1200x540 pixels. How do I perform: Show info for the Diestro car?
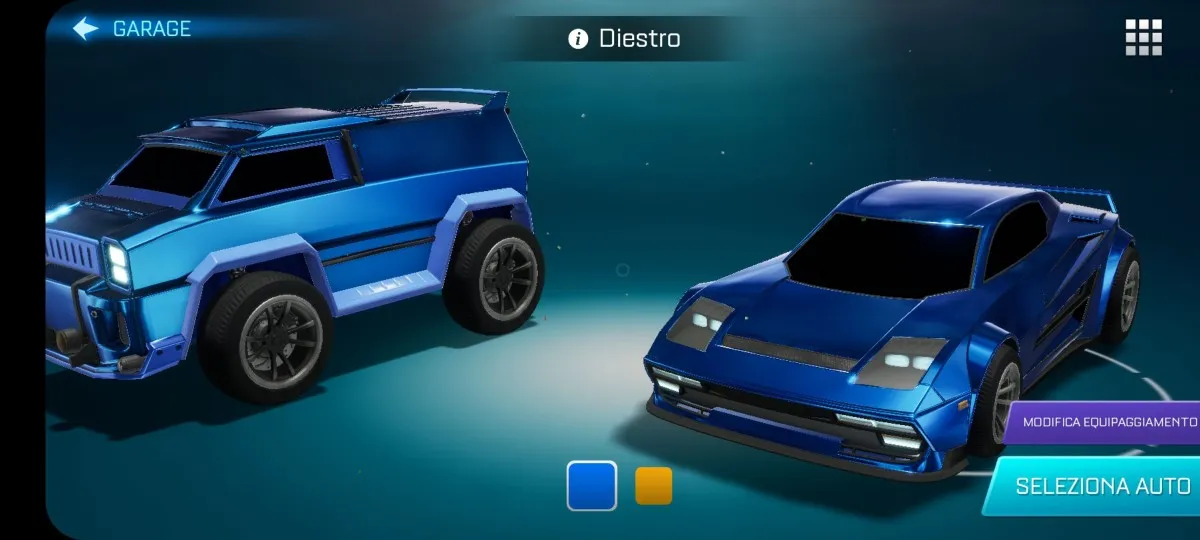pyautogui.click(x=578, y=39)
